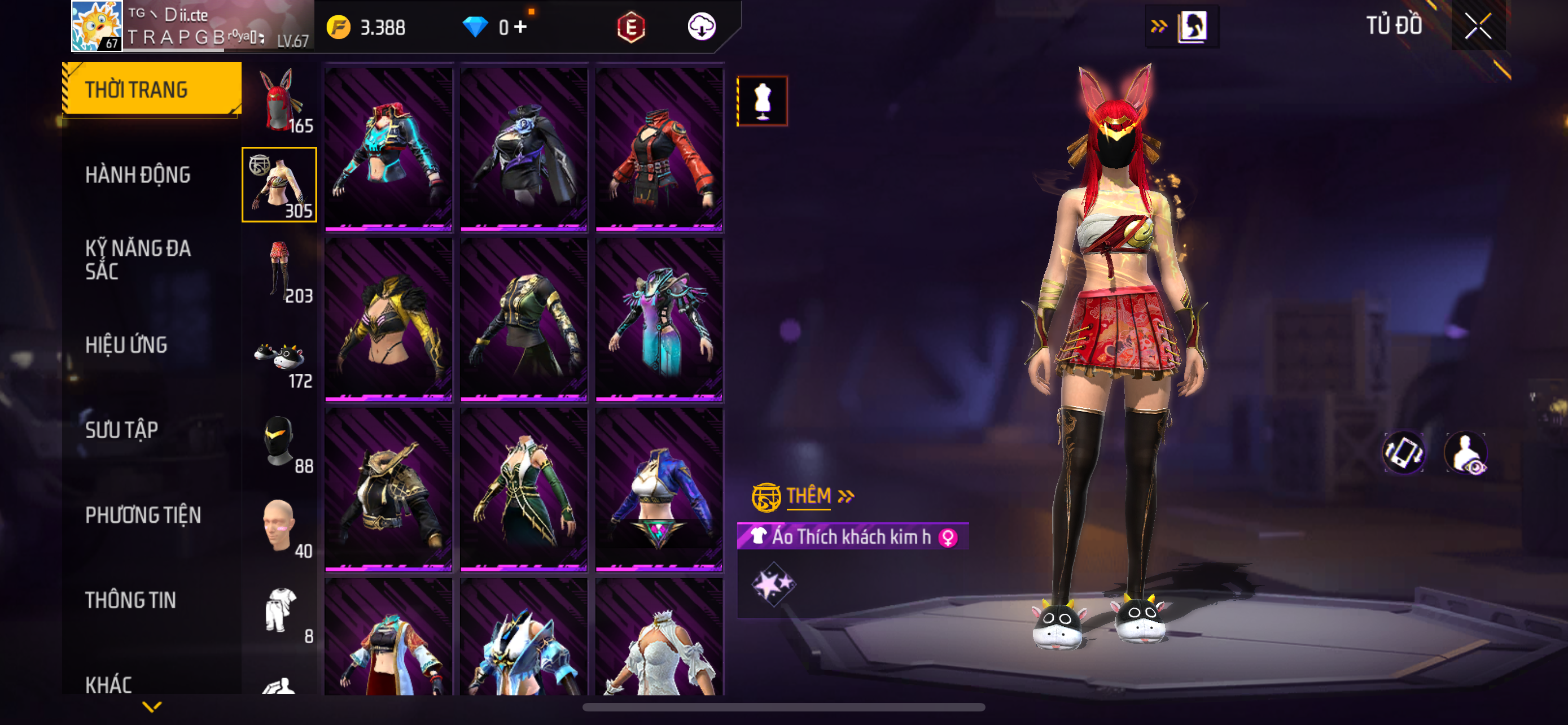Viewport: 1568px width, 725px height.
Task: Select the red skirt bottoms subcategory
Action: tap(279, 270)
